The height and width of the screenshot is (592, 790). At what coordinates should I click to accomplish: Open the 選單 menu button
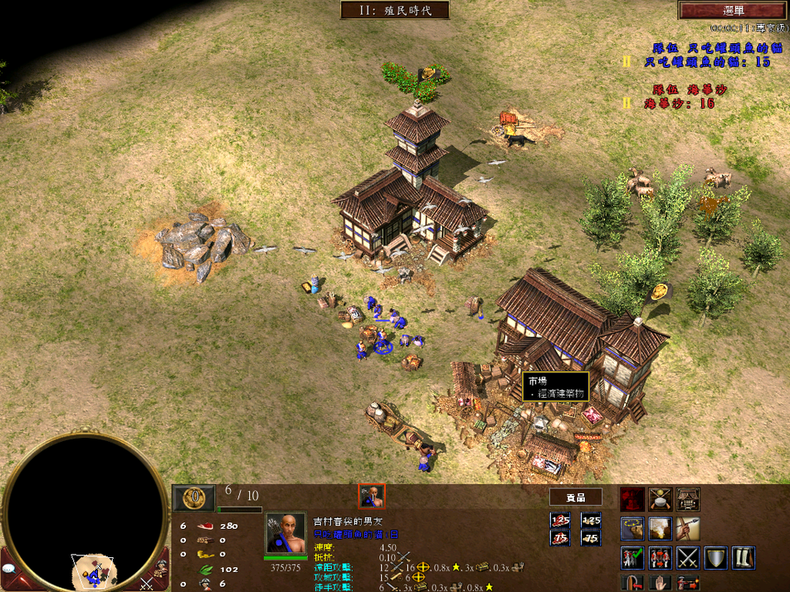[x=733, y=10]
